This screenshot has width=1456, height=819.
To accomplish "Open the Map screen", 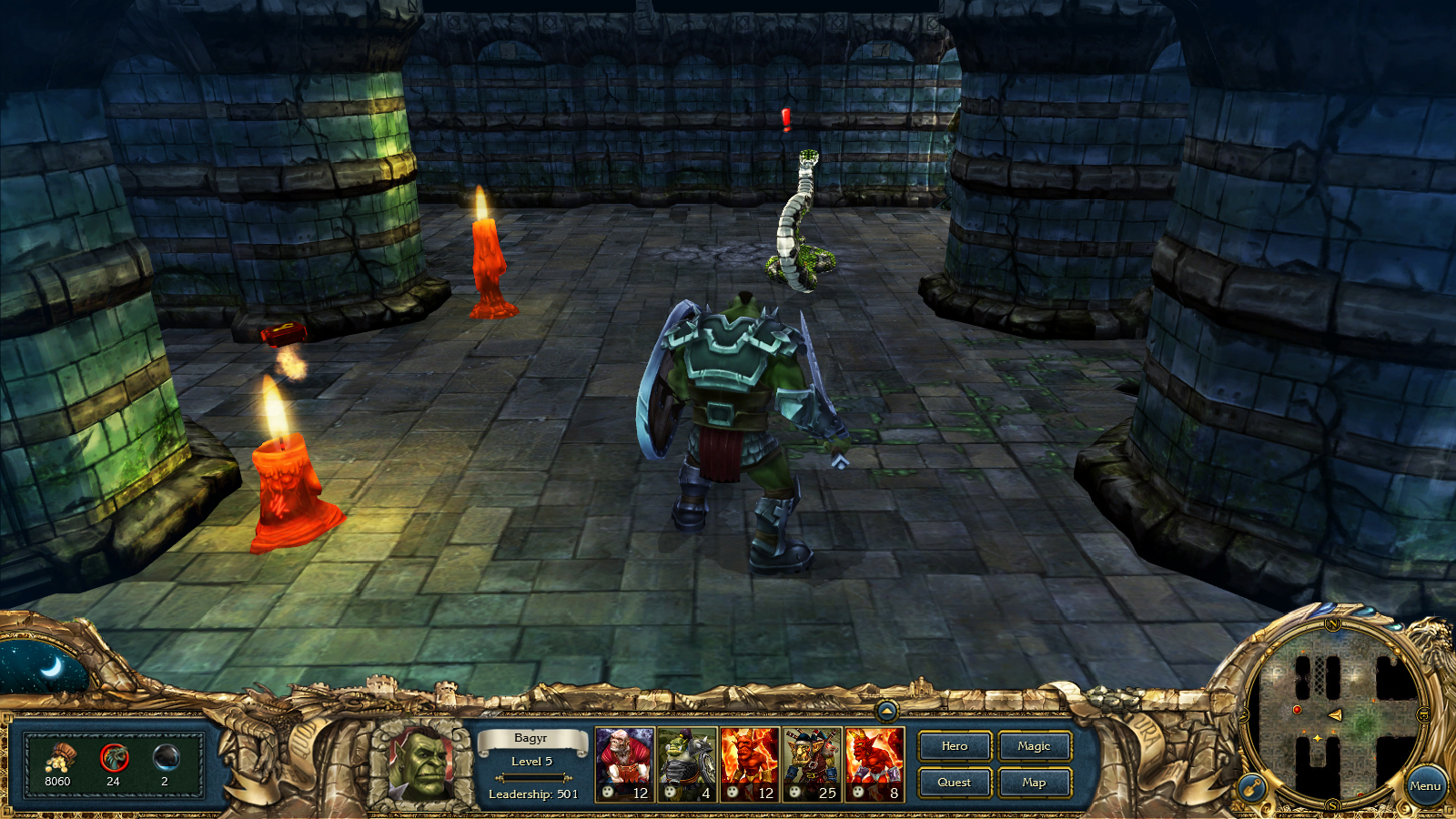I will point(1034,782).
